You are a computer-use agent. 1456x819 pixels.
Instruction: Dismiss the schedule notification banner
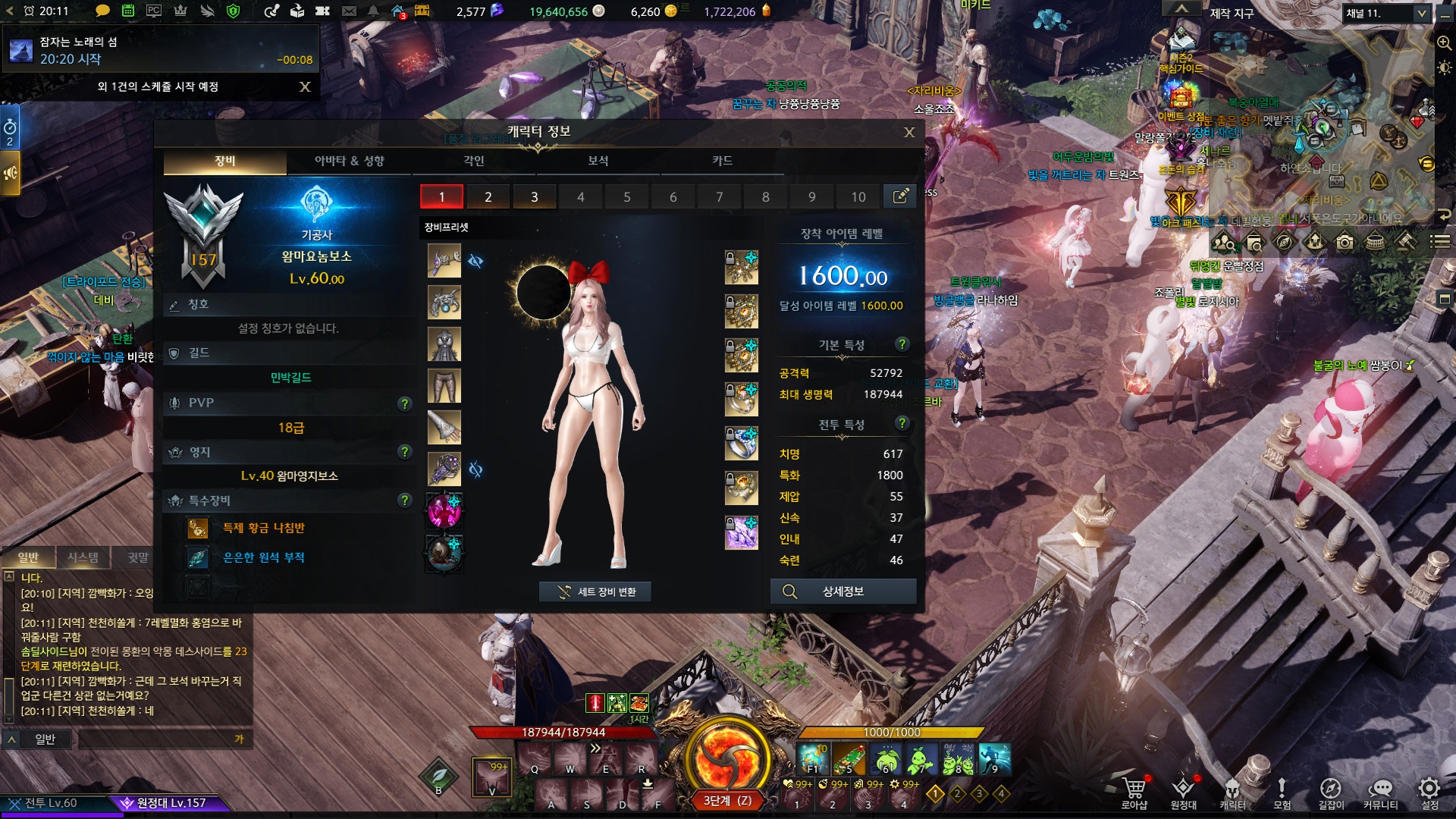coord(305,86)
